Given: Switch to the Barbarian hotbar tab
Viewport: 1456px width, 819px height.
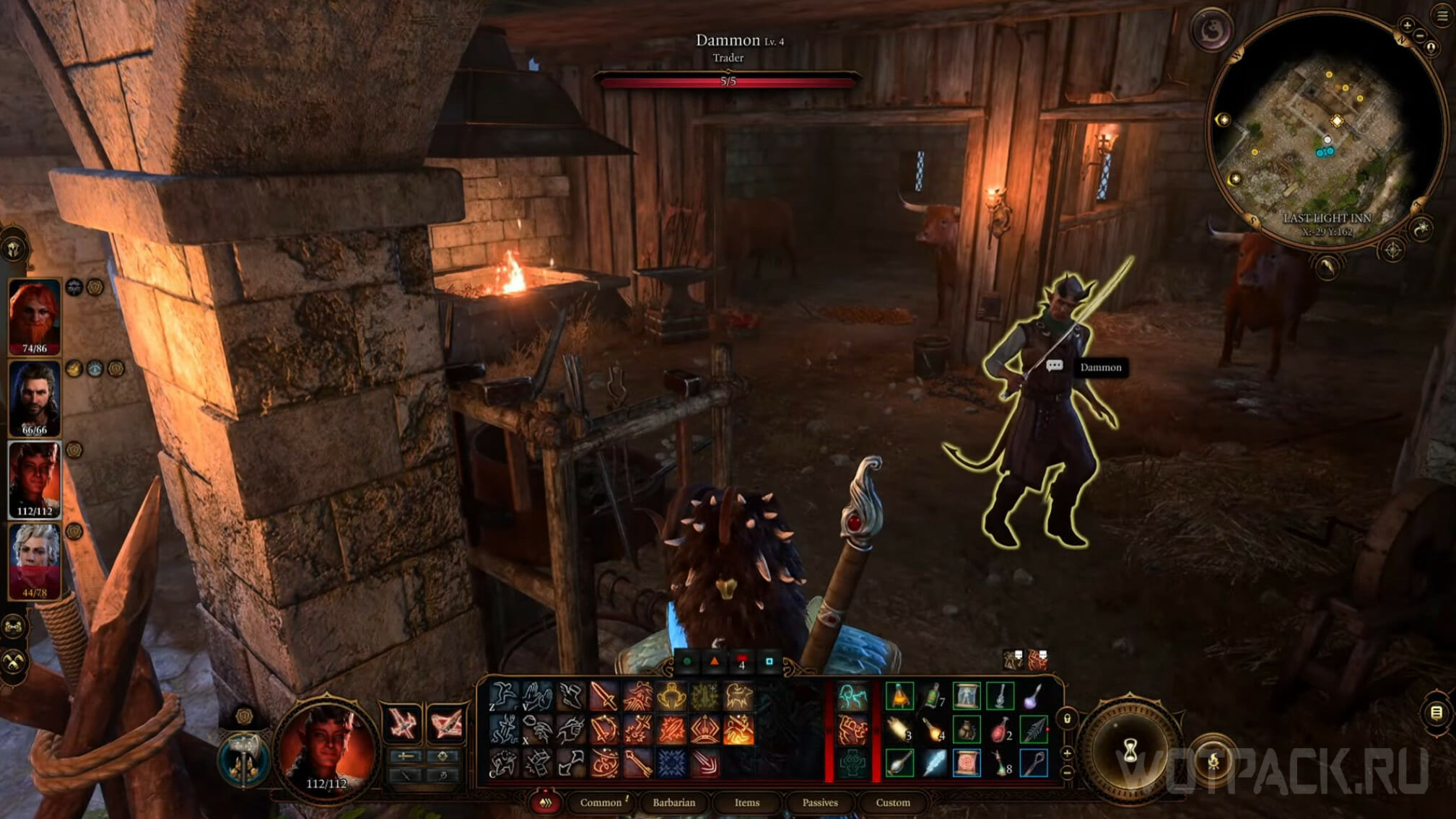Looking at the screenshot, I should (673, 802).
